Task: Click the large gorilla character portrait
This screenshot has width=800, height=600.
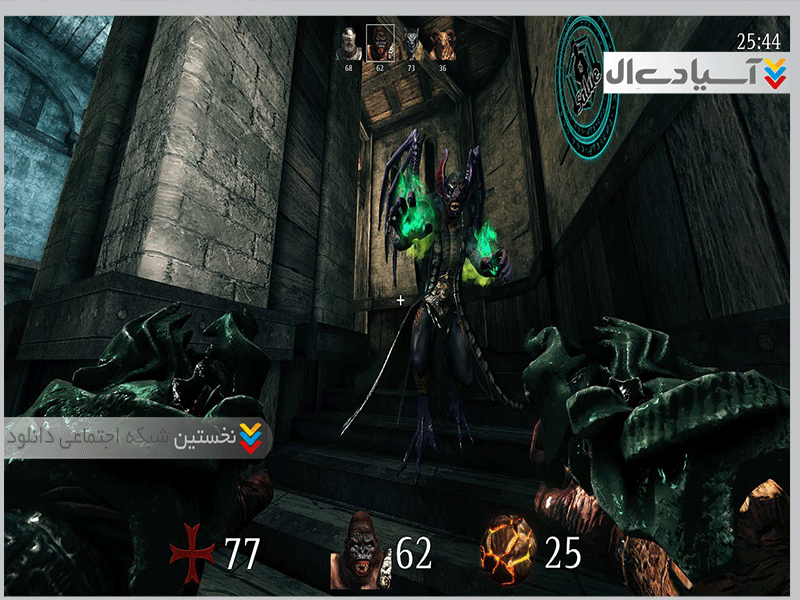Action: tap(359, 552)
